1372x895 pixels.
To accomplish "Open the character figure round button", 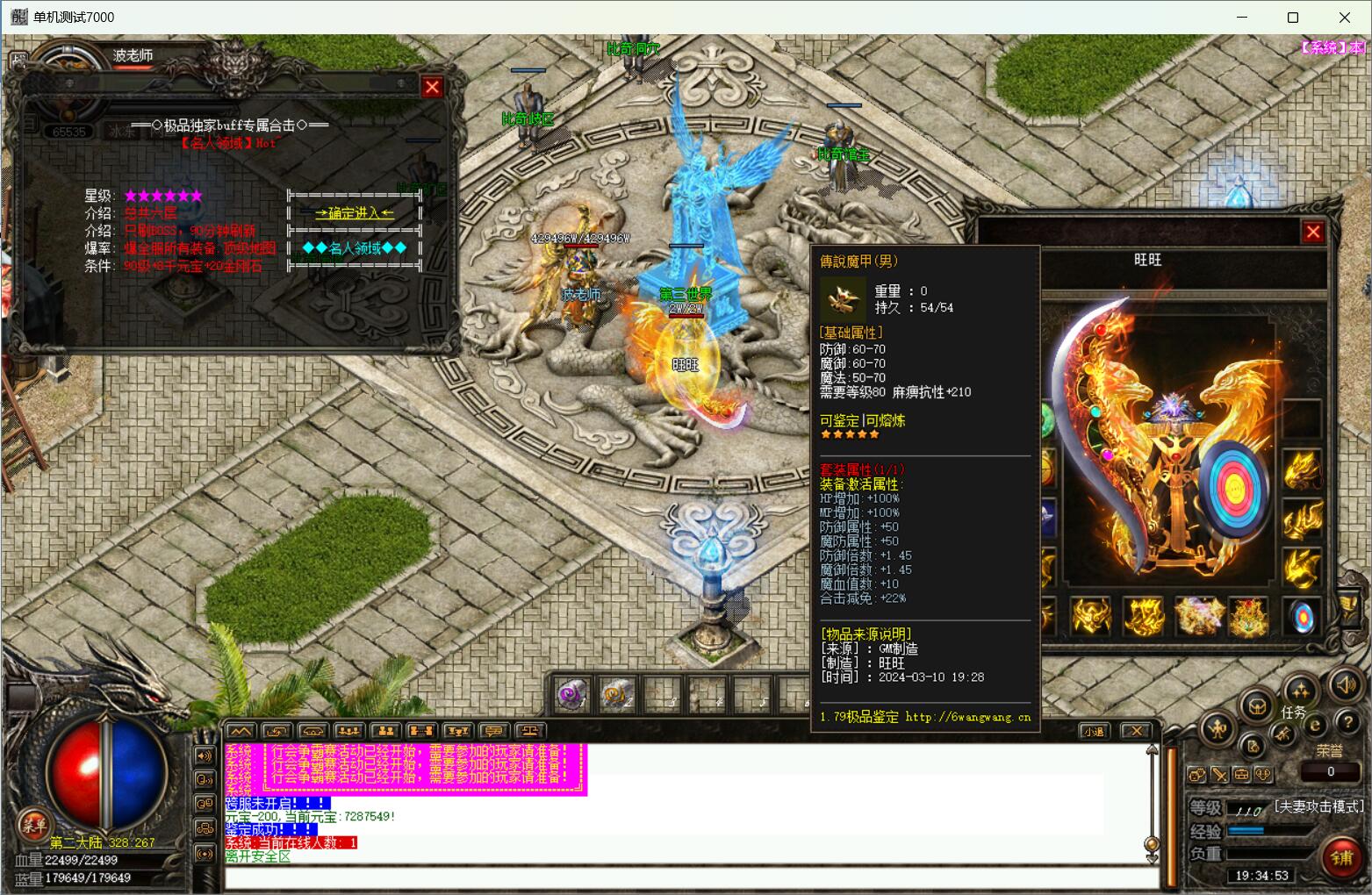I will pos(1218,727).
